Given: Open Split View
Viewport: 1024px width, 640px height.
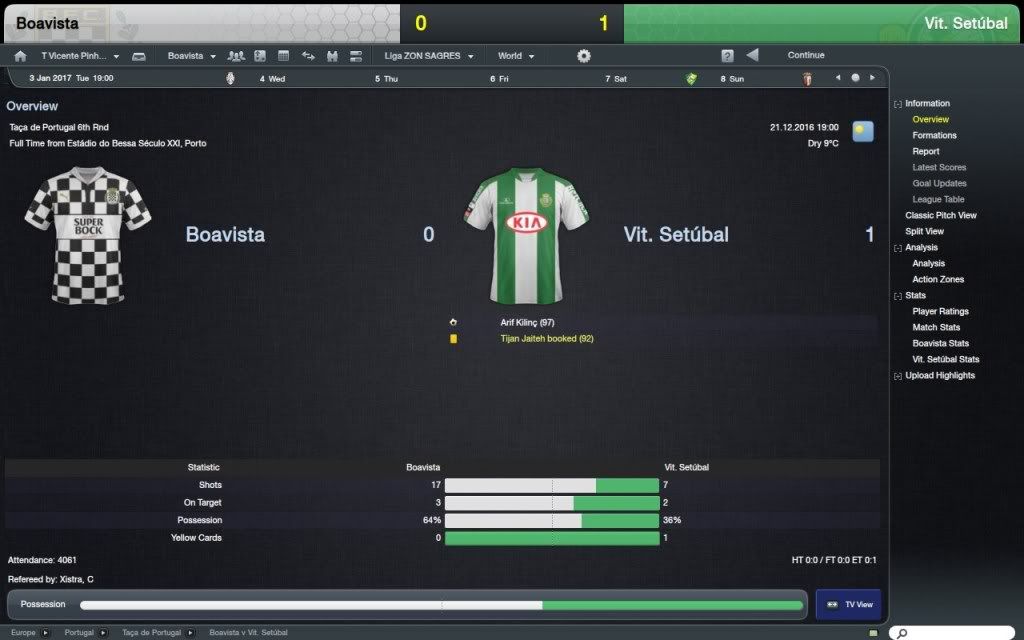Looking at the screenshot, I should tap(924, 232).
